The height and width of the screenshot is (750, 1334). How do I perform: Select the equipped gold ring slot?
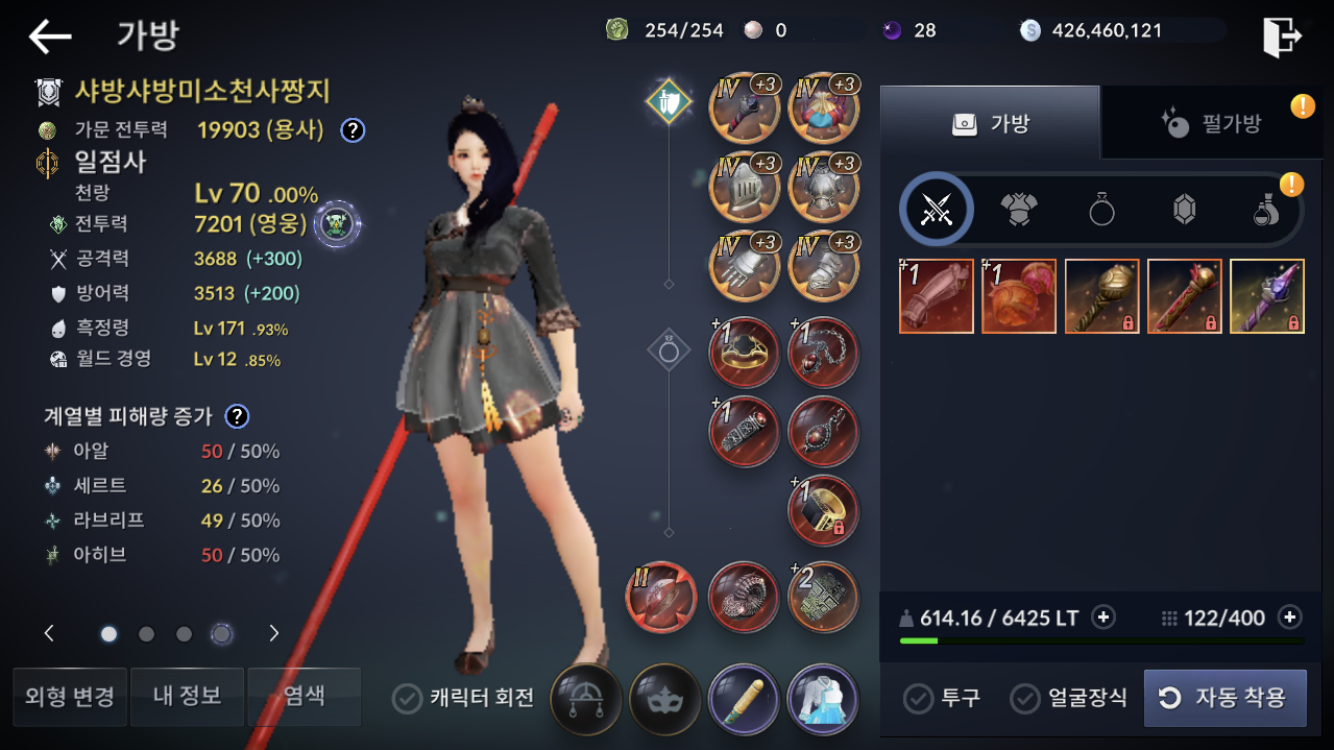(744, 352)
